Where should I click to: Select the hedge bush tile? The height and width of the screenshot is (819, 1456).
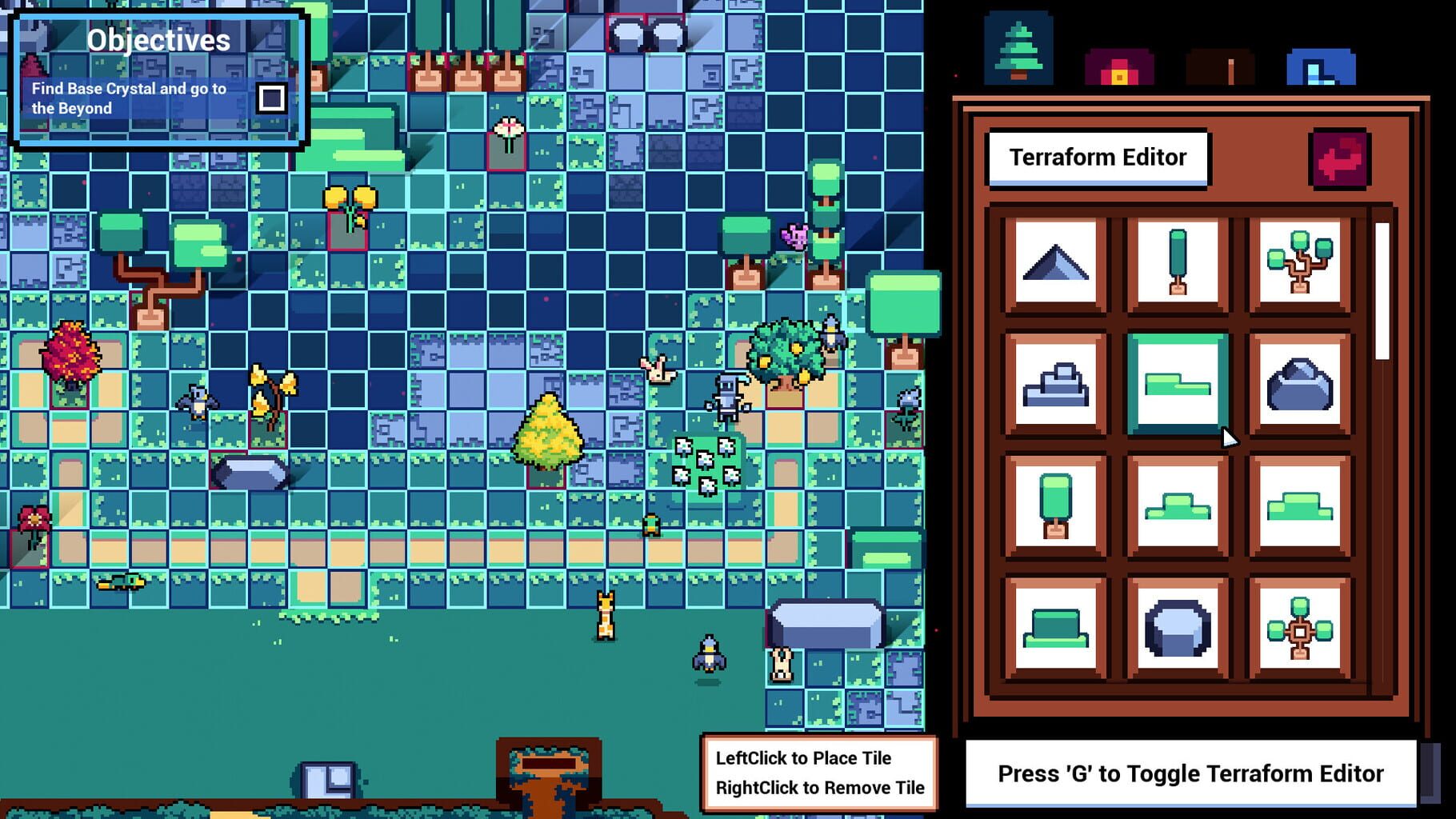pyautogui.click(x=1056, y=631)
